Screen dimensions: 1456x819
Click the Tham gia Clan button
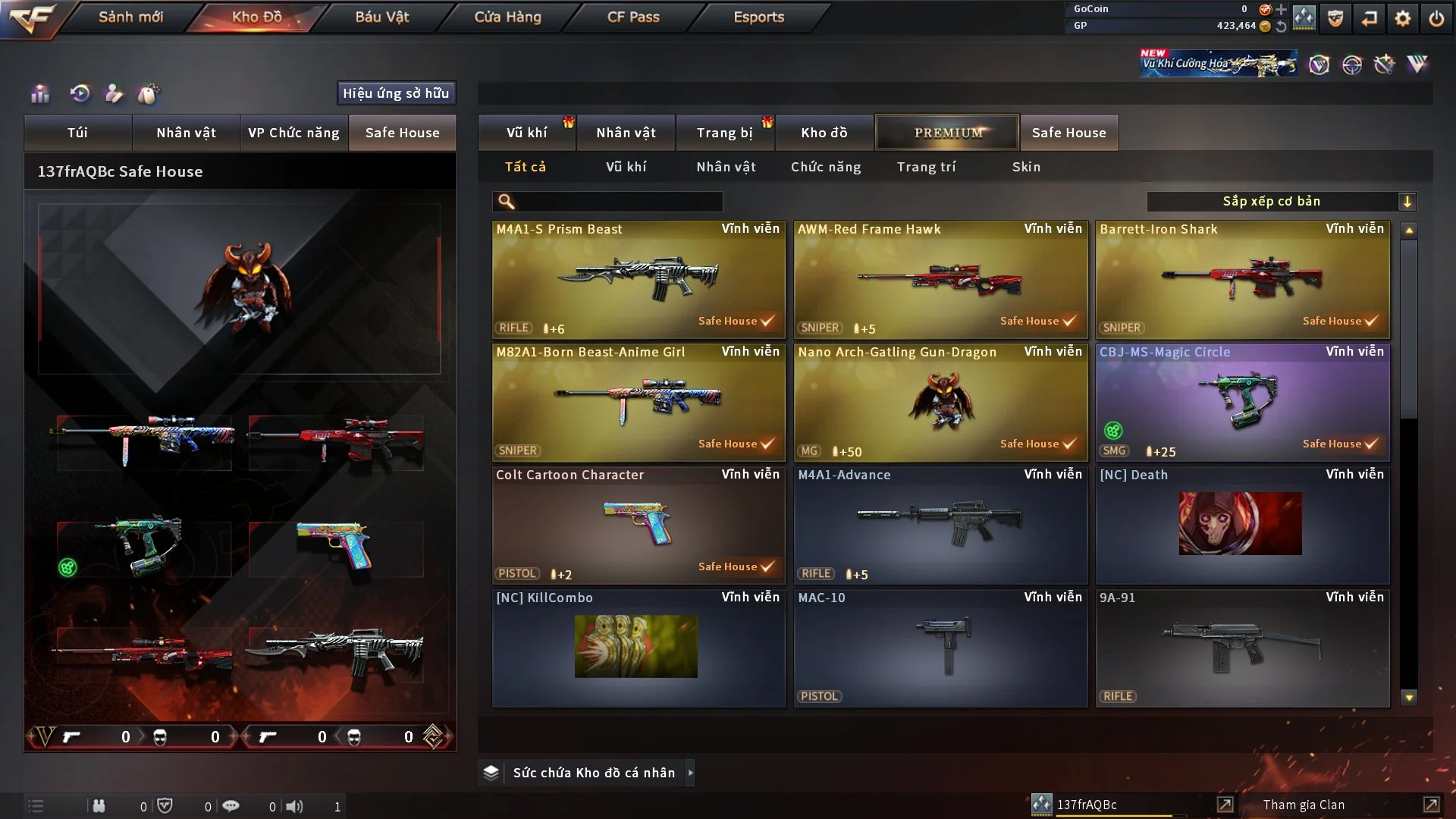coord(1304,805)
